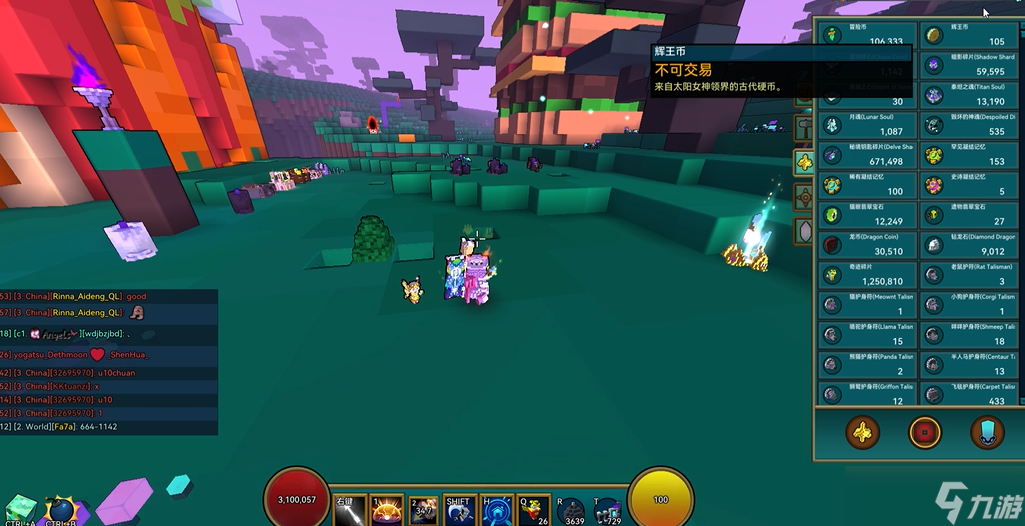Pick the Diamond Dragon entry
This screenshot has width=1025, height=526.
click(968, 245)
